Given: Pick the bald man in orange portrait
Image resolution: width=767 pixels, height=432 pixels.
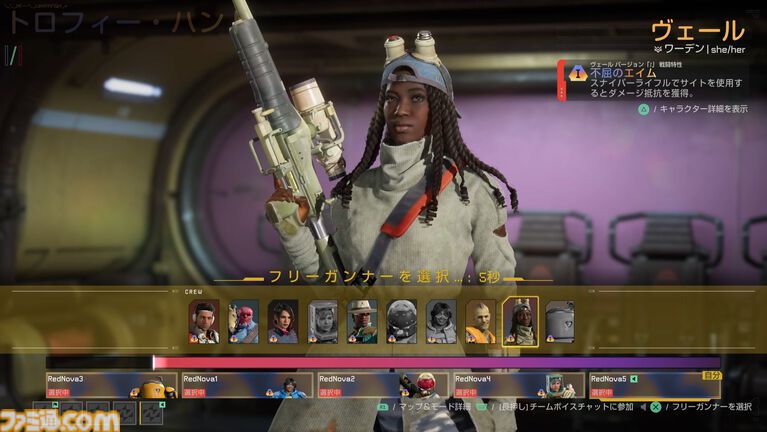Looking at the screenshot, I should click(480, 321).
